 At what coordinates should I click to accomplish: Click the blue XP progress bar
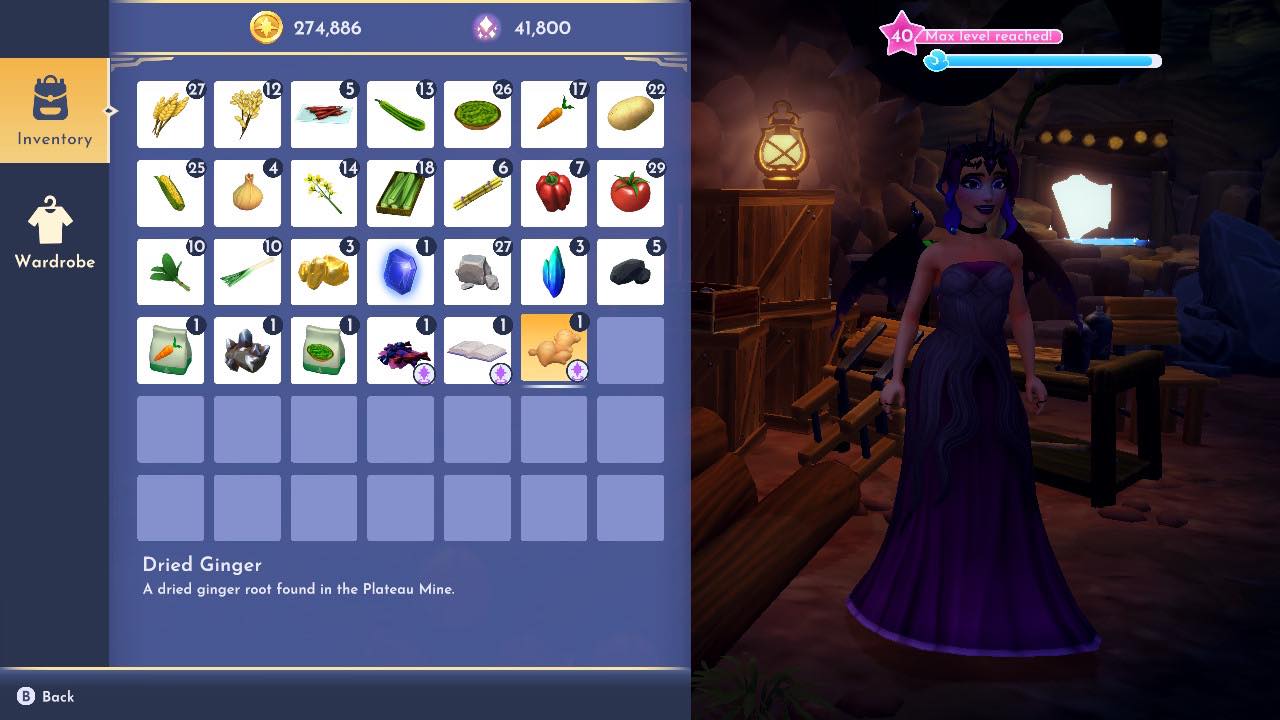1048,60
